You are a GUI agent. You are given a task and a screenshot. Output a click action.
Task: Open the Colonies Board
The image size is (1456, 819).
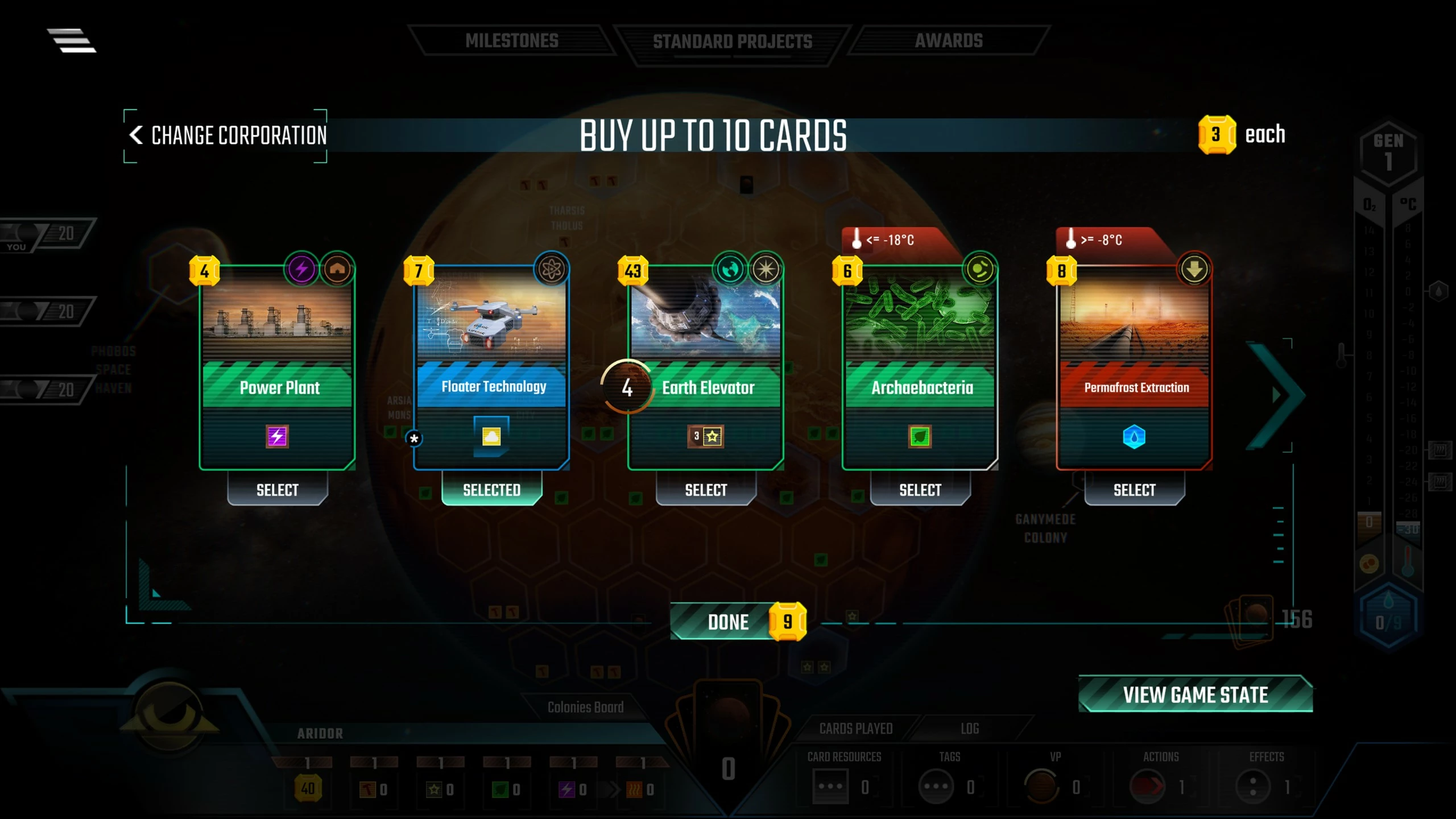(x=585, y=708)
